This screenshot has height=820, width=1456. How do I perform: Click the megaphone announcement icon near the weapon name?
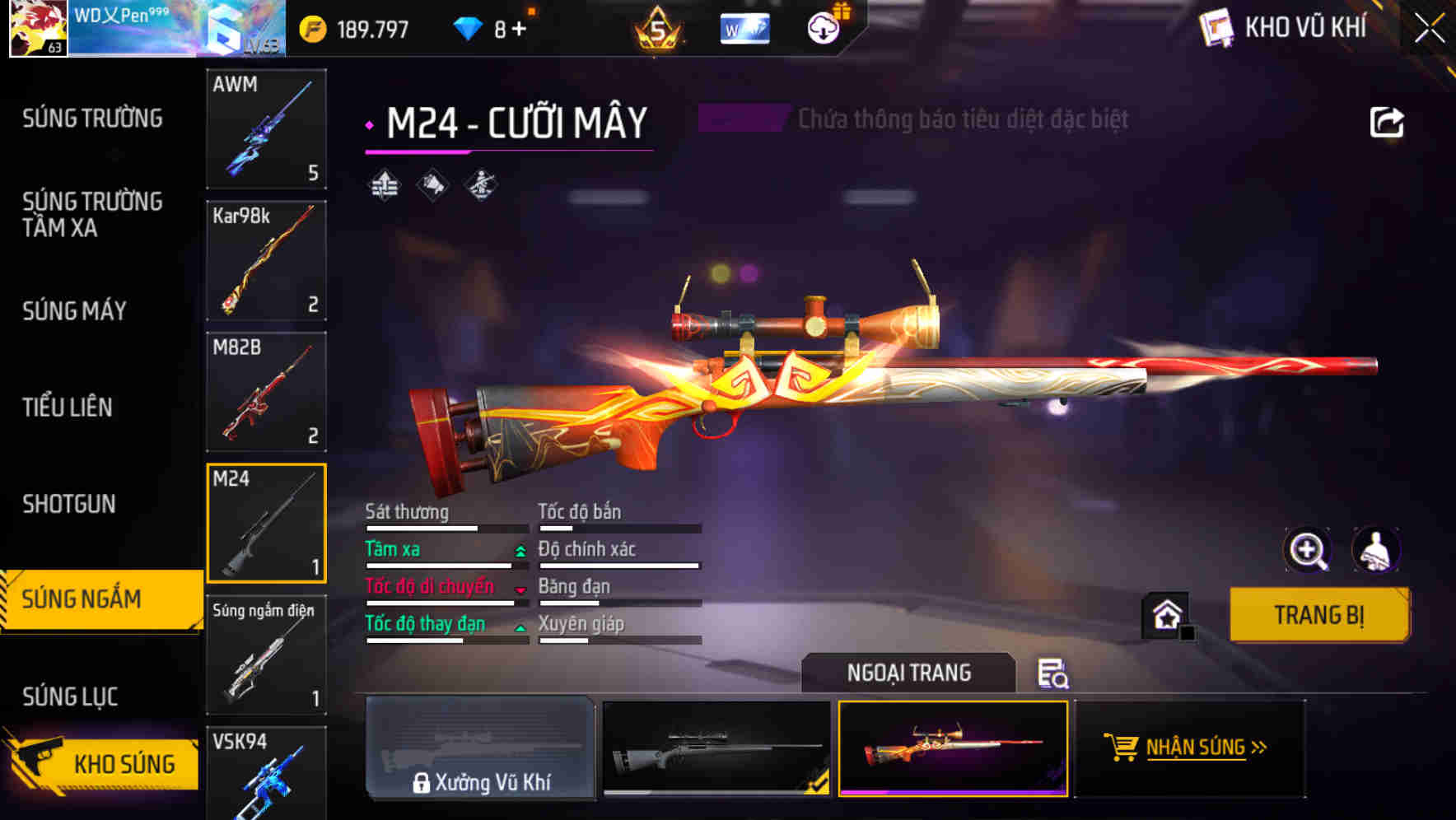pyautogui.click(x=432, y=185)
